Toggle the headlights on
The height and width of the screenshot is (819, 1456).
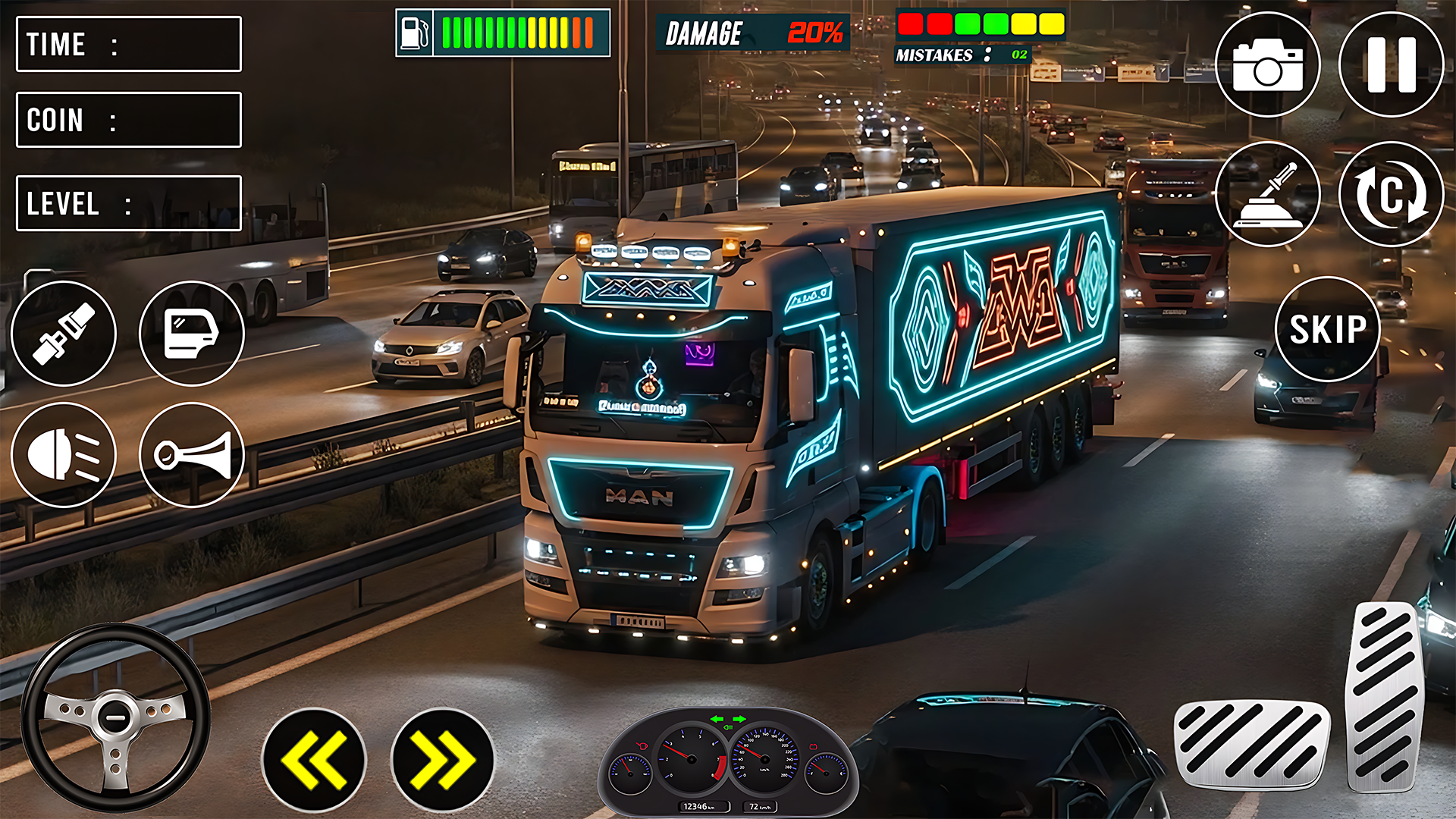click(x=64, y=455)
